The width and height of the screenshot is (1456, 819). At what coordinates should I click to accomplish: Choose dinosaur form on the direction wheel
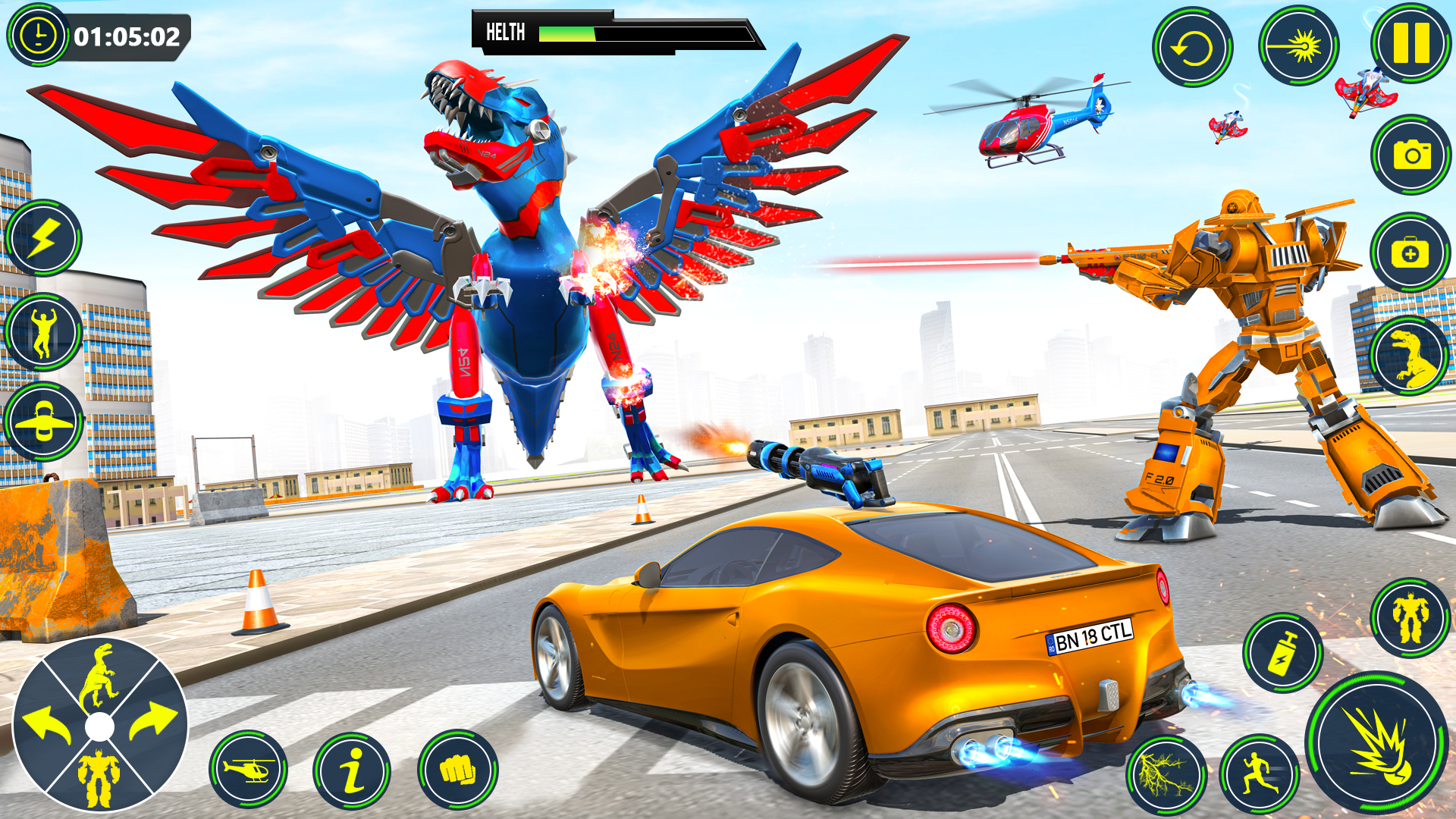(x=99, y=675)
